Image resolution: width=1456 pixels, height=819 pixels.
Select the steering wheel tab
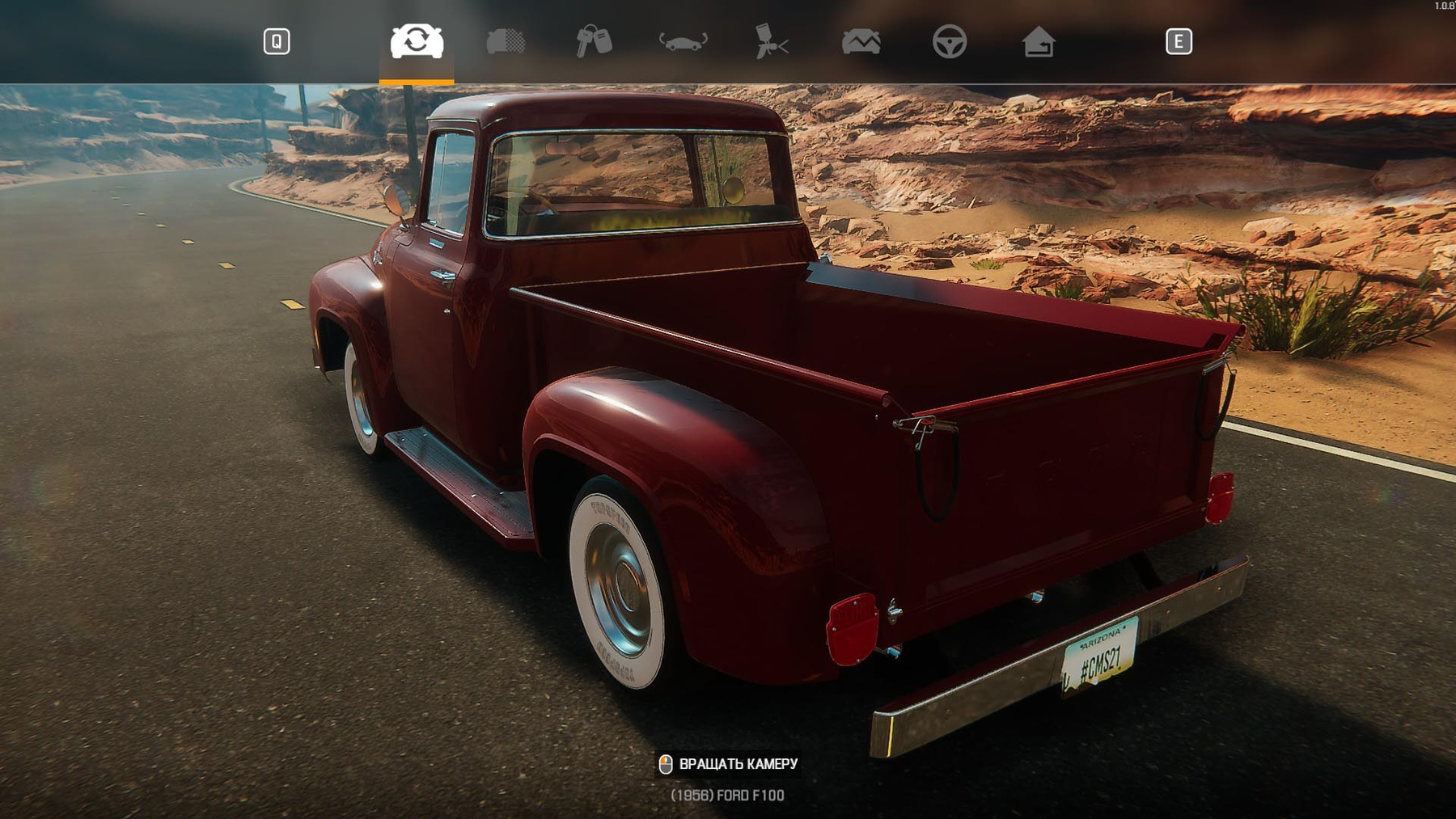click(x=949, y=41)
